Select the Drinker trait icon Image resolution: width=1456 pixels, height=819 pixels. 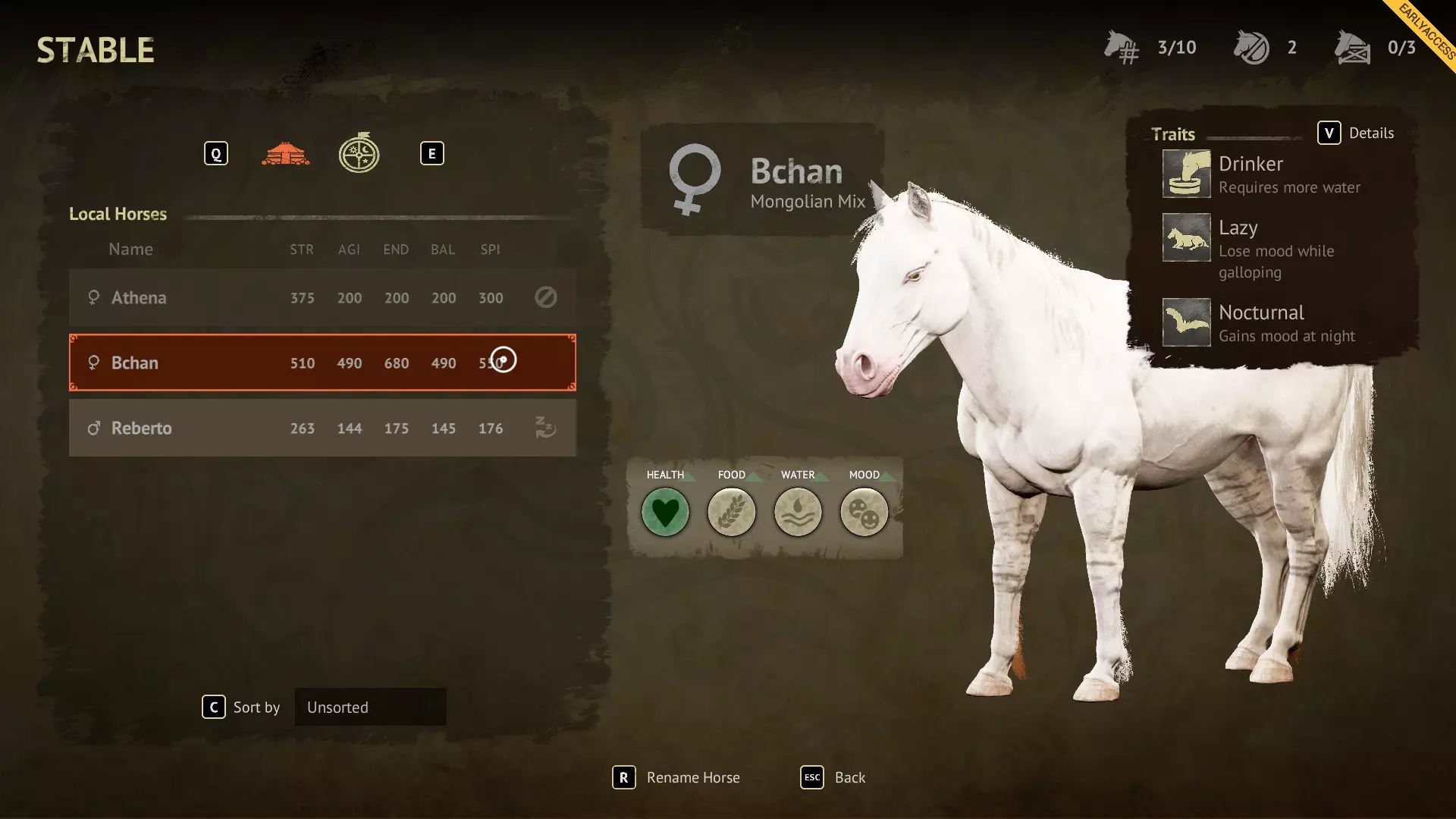coord(1186,174)
